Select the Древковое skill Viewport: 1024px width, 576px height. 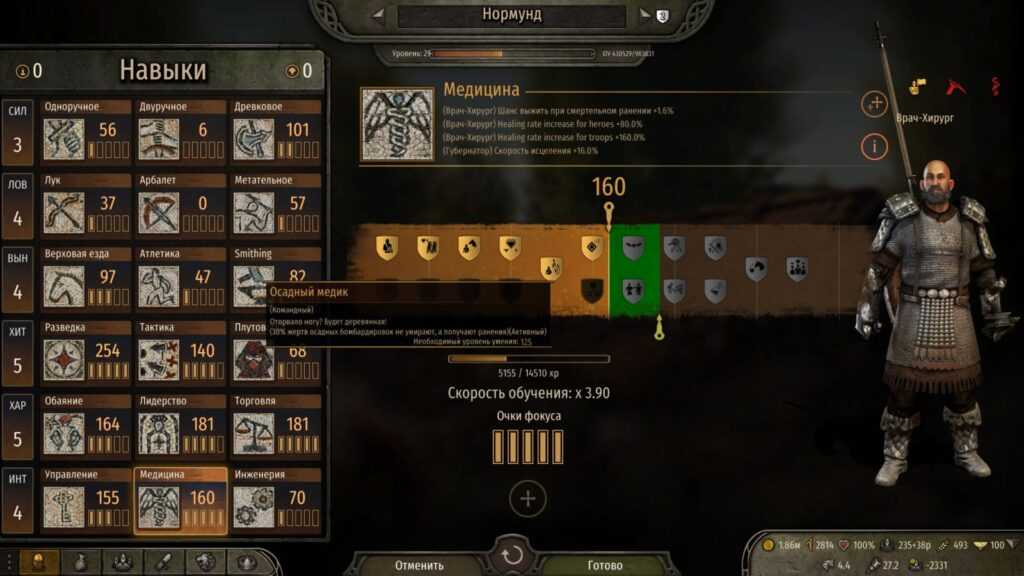click(x=276, y=131)
